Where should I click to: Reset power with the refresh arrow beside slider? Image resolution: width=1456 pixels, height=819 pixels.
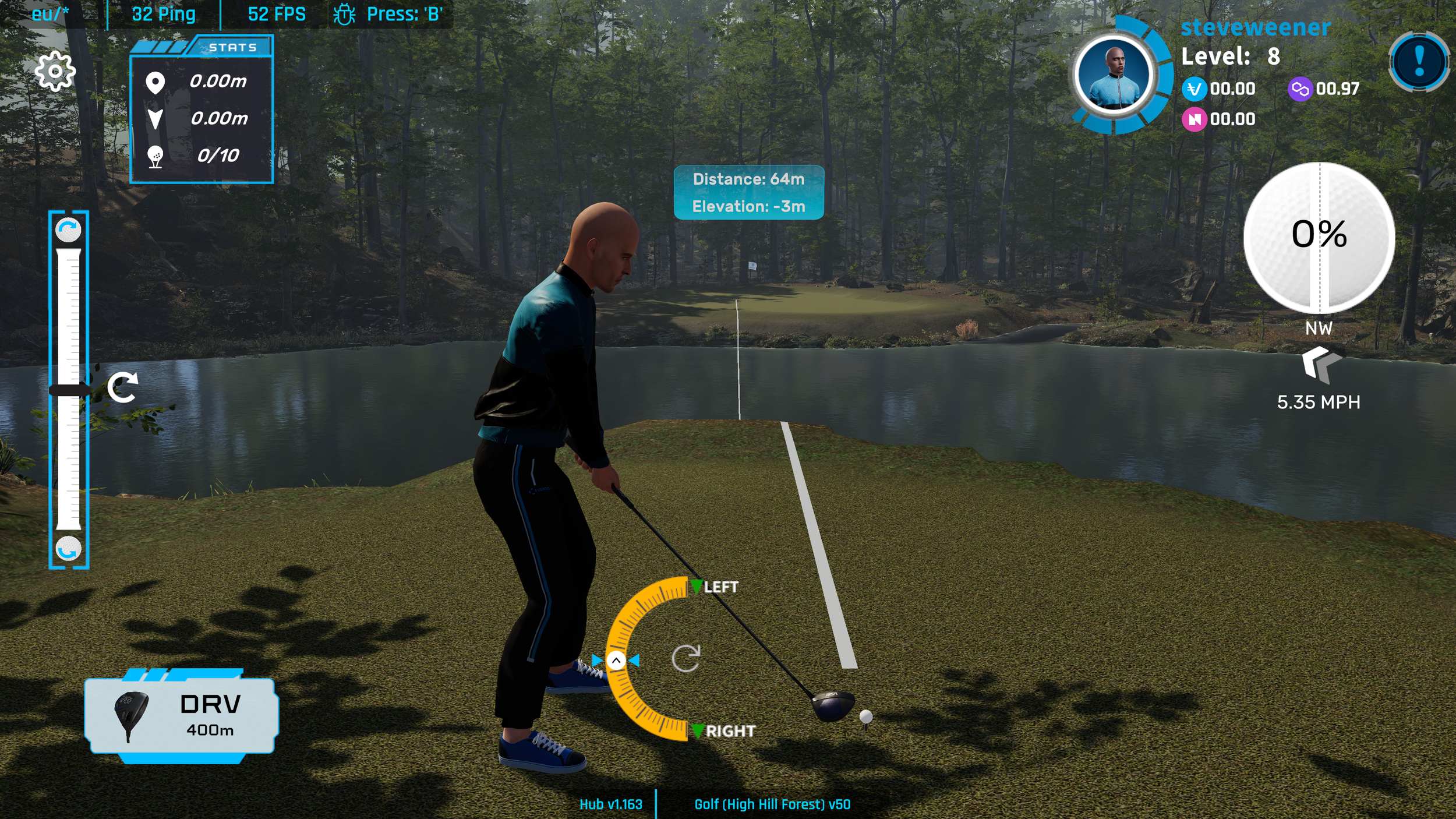click(x=123, y=388)
